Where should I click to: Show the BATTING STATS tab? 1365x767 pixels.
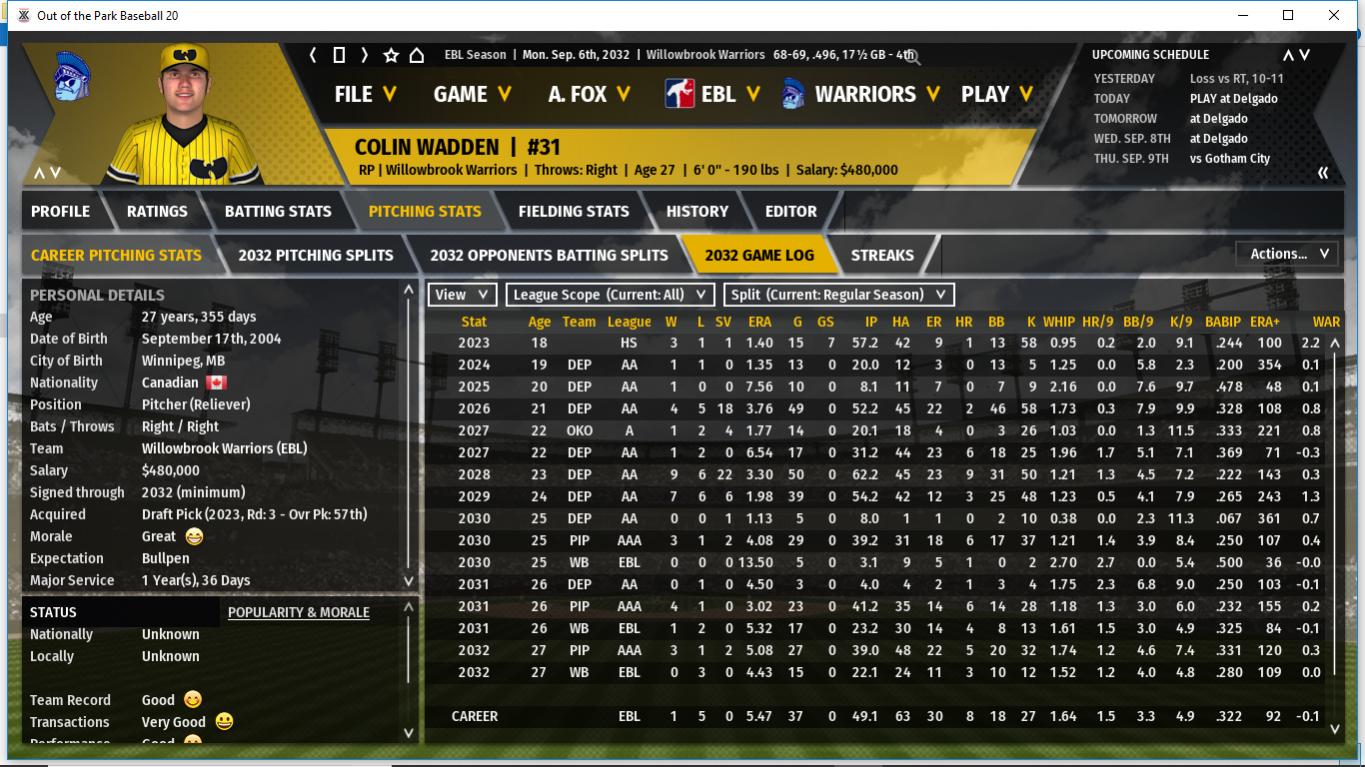[x=277, y=211]
